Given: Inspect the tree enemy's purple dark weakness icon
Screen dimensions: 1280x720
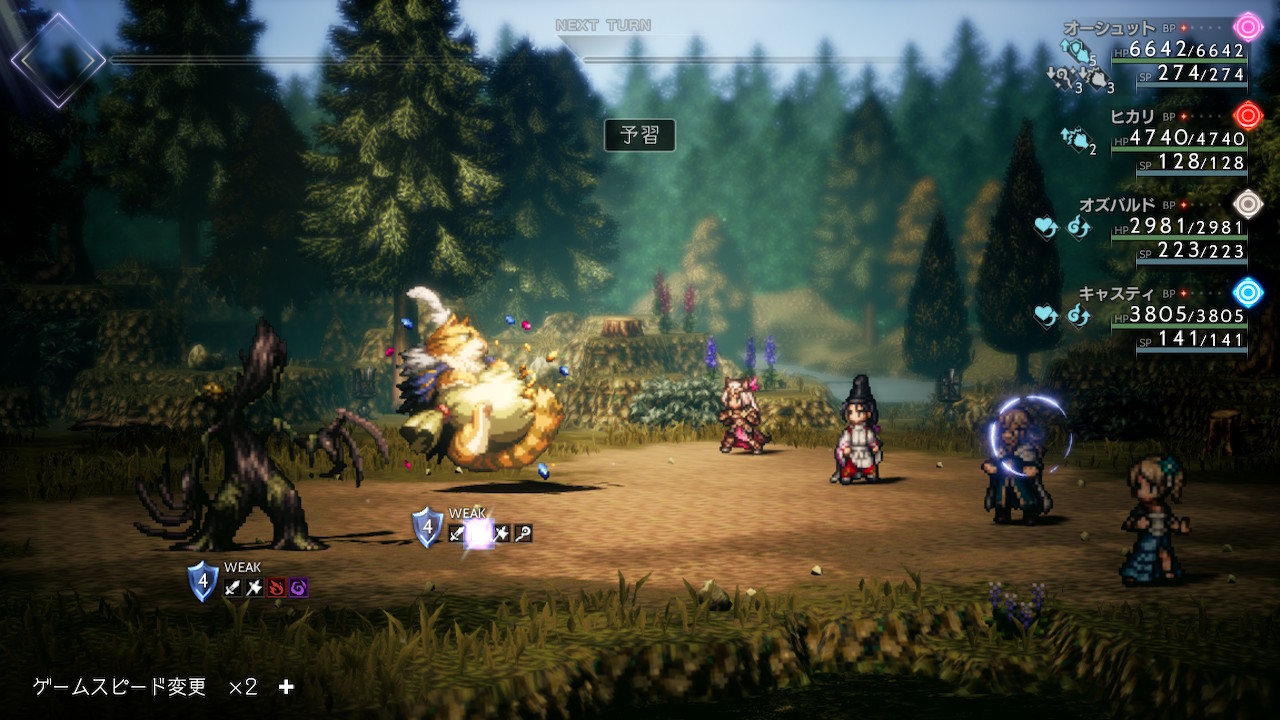Looking at the screenshot, I should pyautogui.click(x=298, y=588).
